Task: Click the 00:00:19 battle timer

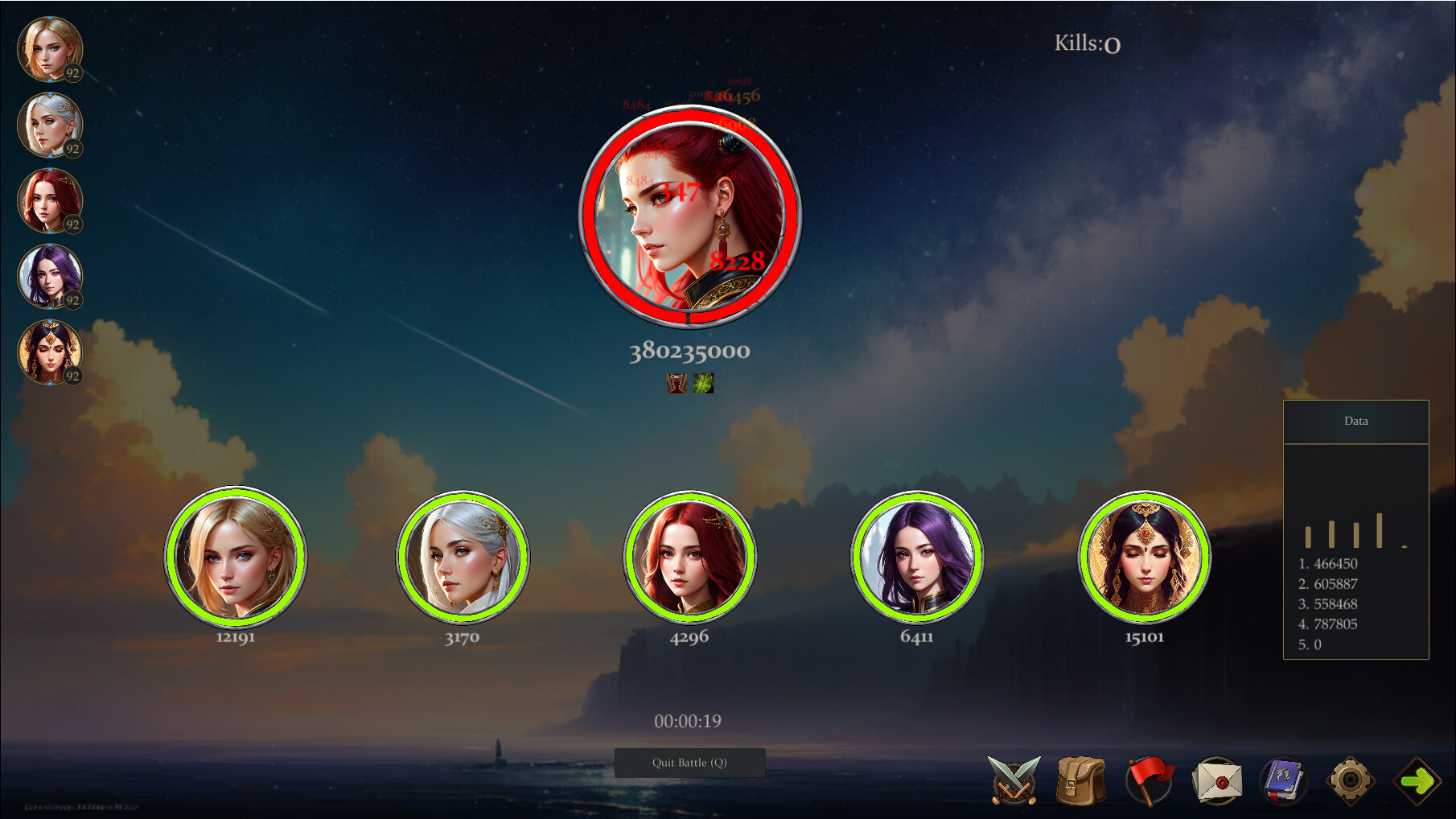Action: point(688,720)
